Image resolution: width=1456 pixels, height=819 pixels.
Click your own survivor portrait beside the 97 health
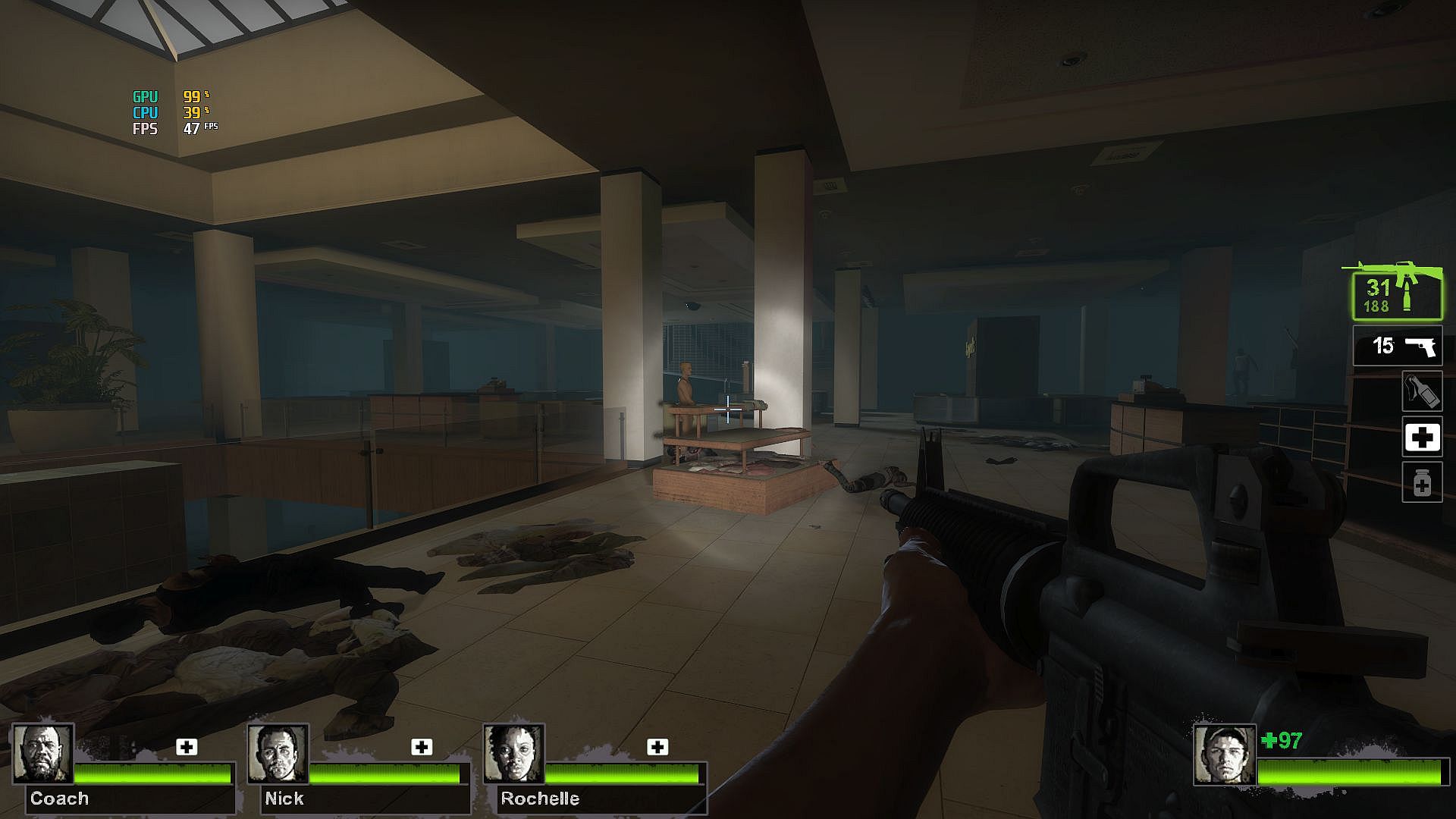[x=1223, y=755]
